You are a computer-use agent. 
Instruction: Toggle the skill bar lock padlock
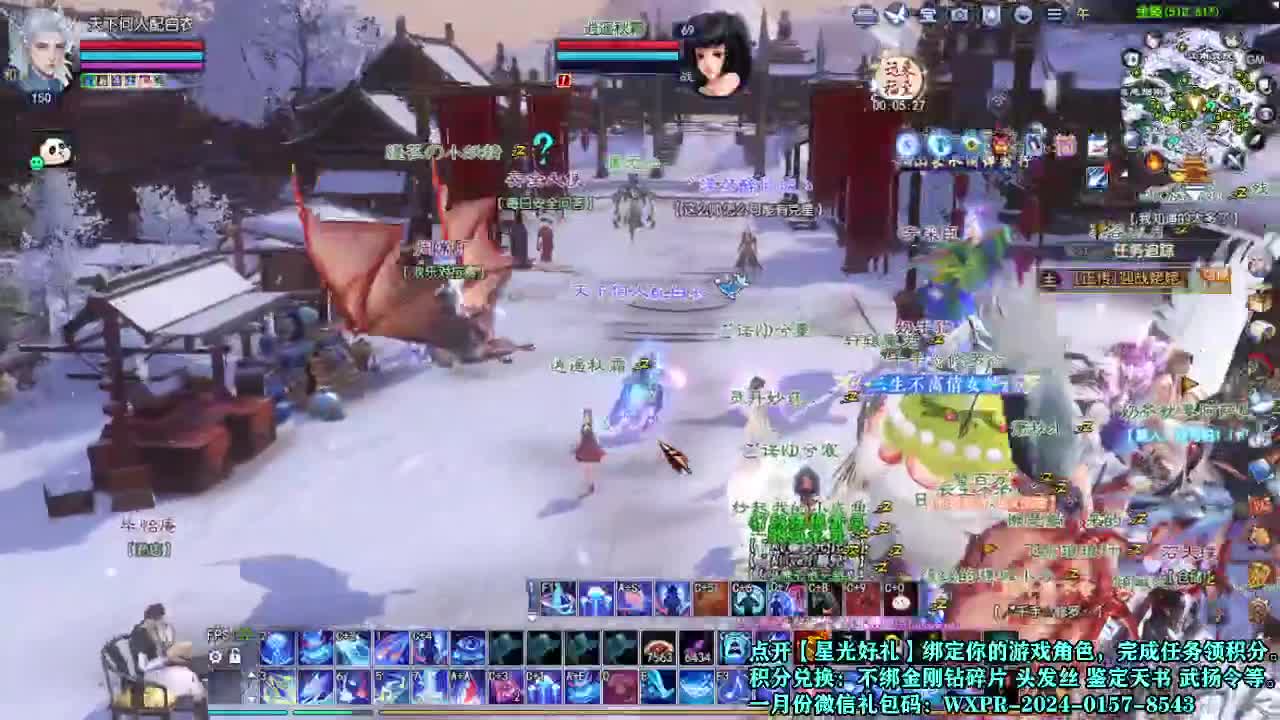coord(235,656)
